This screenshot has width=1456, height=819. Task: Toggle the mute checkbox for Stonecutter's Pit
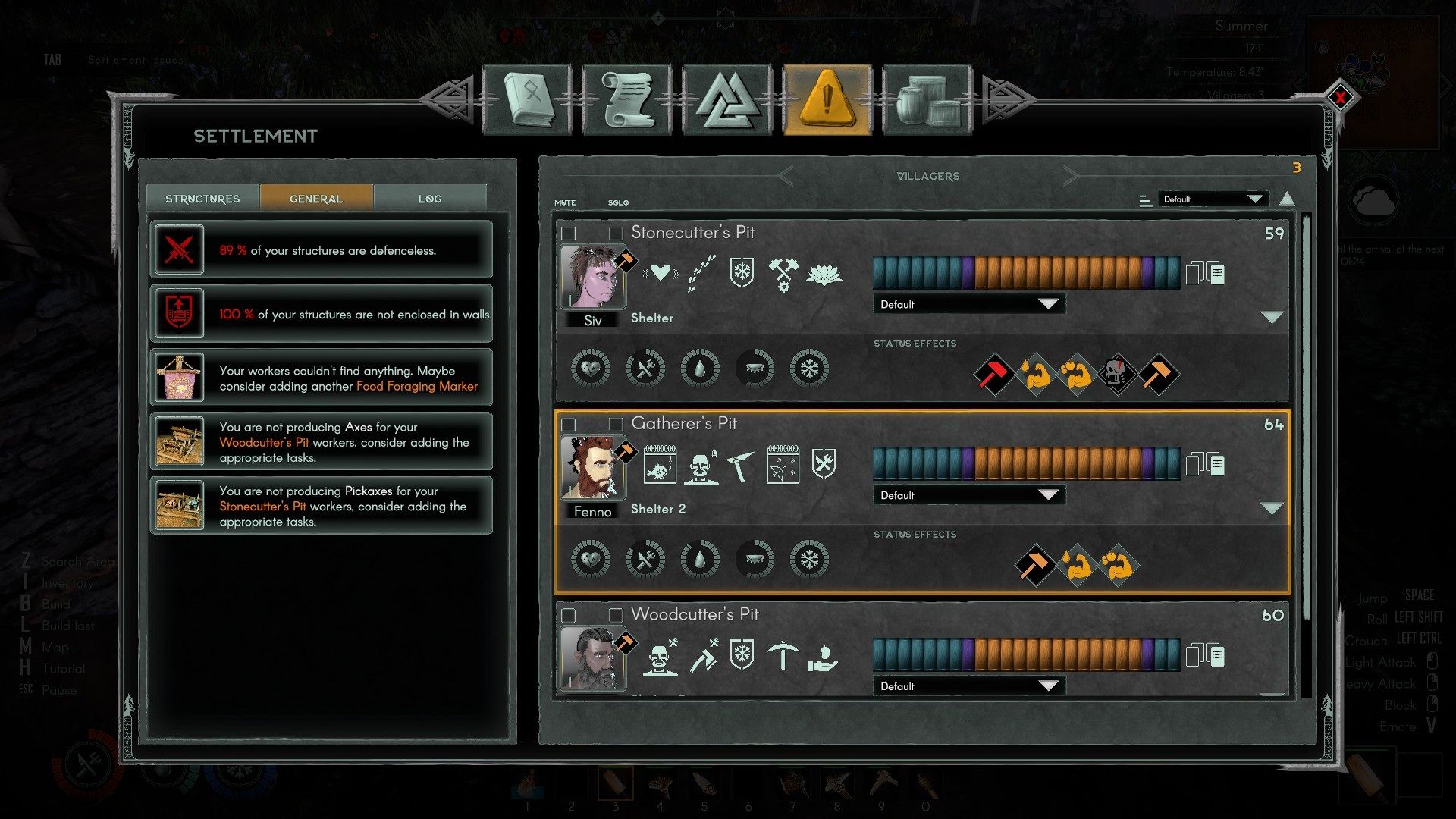click(569, 233)
